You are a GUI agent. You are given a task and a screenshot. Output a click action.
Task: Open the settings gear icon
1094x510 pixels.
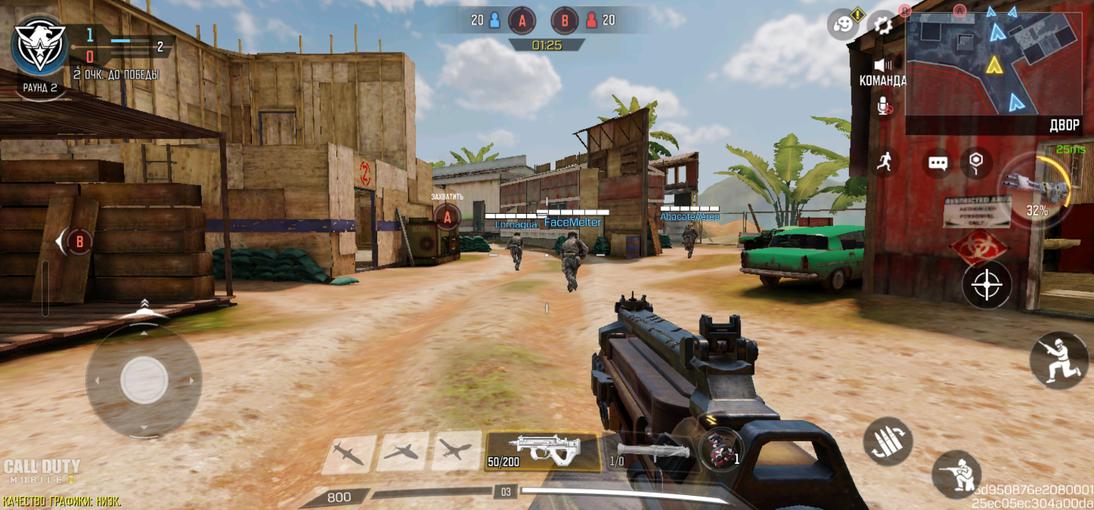pos(883,24)
